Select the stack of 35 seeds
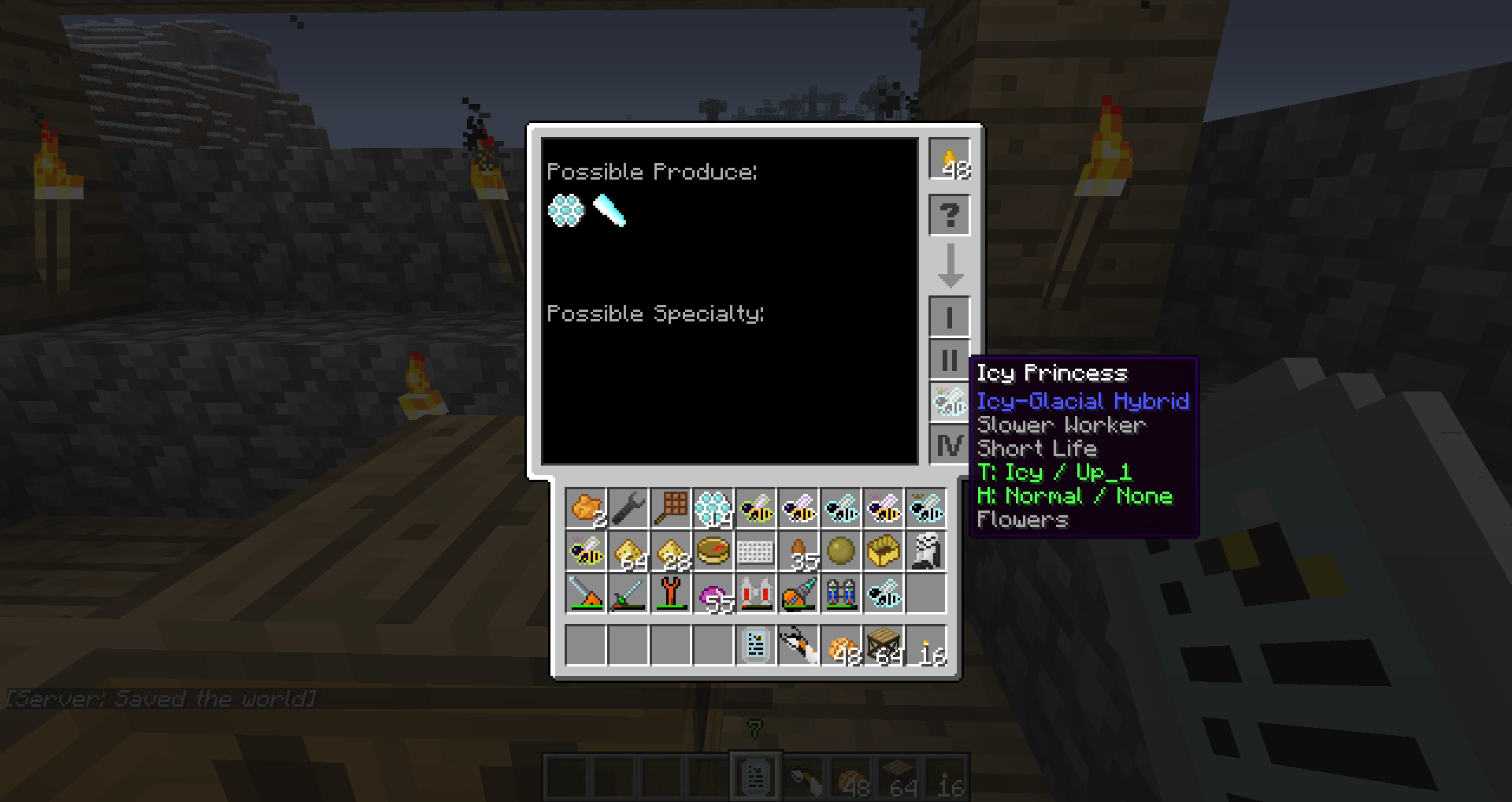The height and width of the screenshot is (802, 1512). [x=799, y=551]
